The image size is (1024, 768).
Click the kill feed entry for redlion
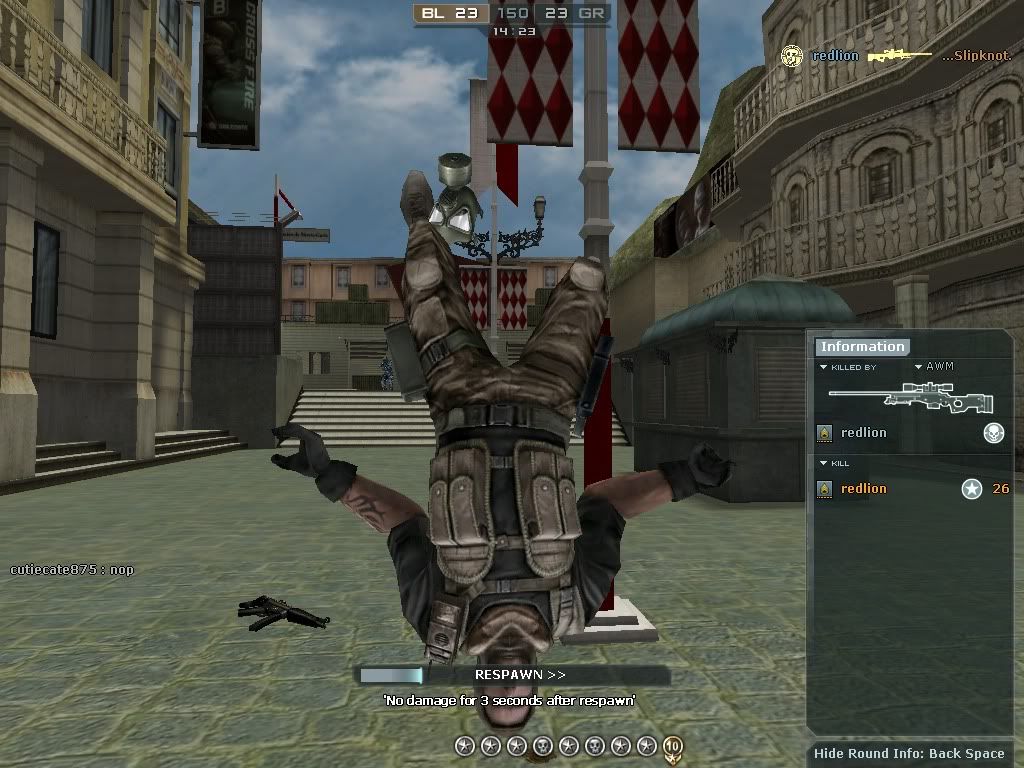835,56
